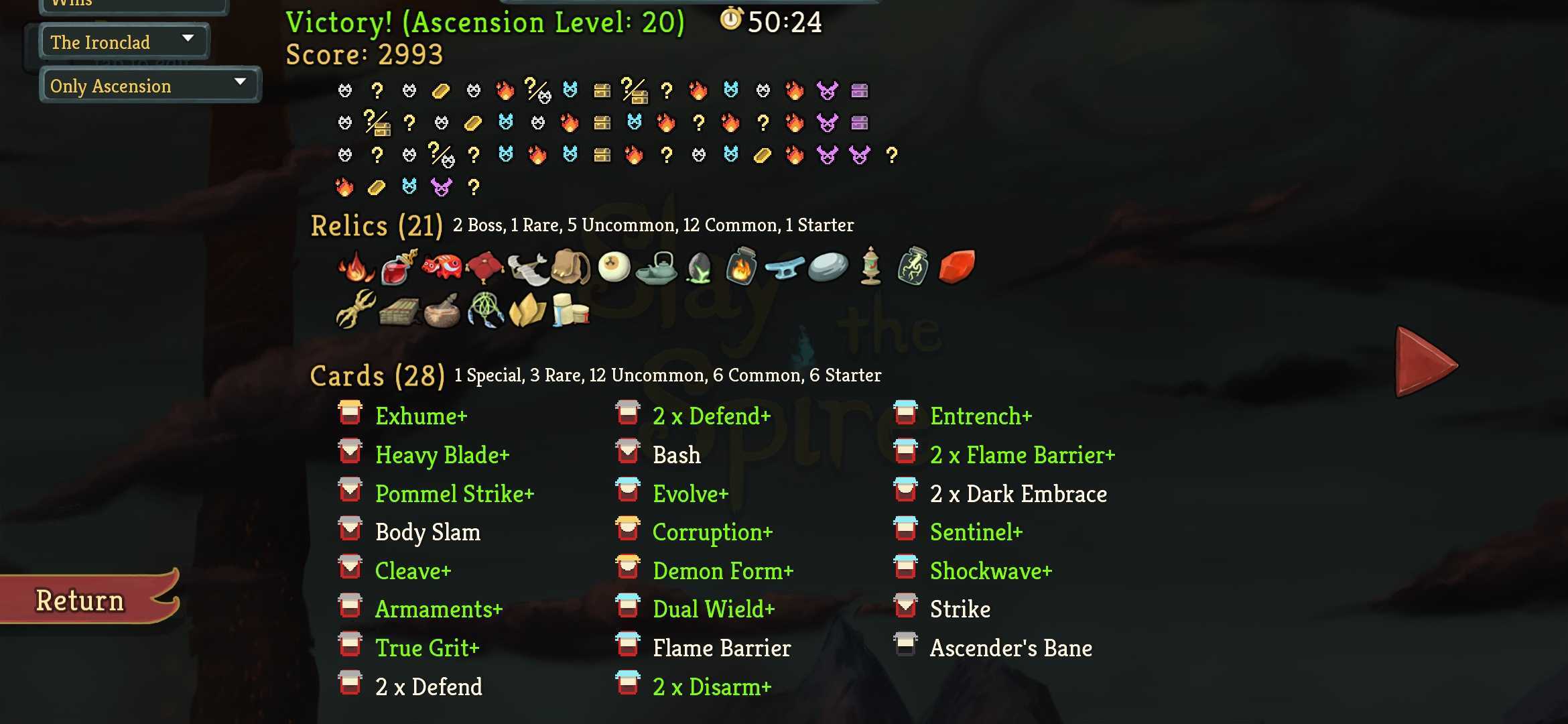1568x724 pixels.
Task: Select the Burning Blood starter relic
Action: pos(355,268)
